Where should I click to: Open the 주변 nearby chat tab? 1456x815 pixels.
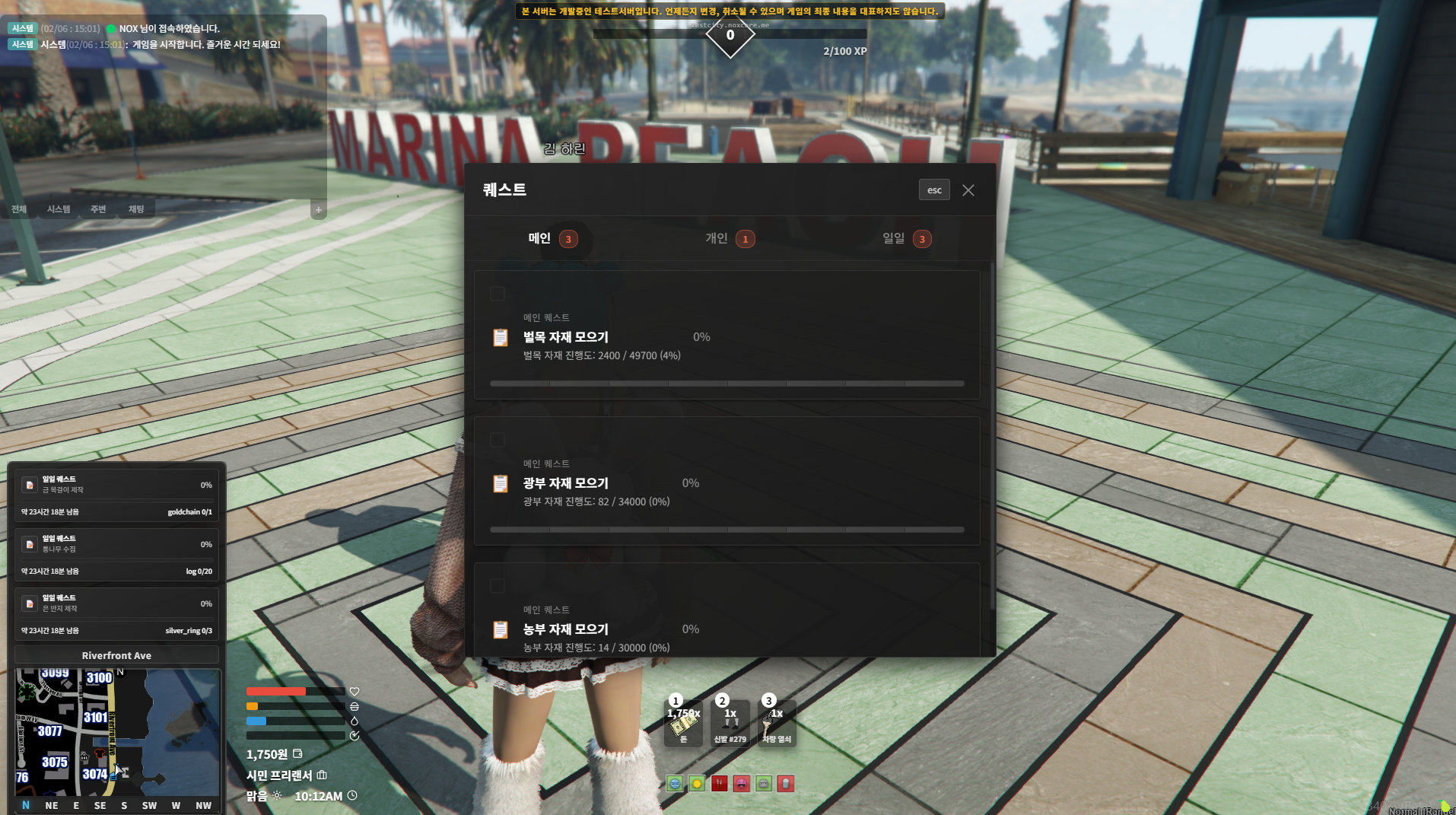pos(98,209)
